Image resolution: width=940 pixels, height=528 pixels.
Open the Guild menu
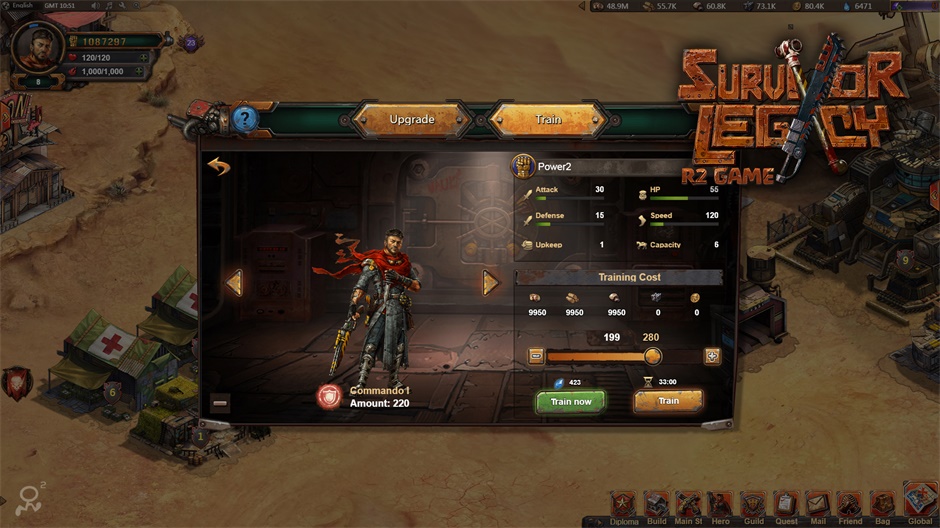click(x=753, y=505)
